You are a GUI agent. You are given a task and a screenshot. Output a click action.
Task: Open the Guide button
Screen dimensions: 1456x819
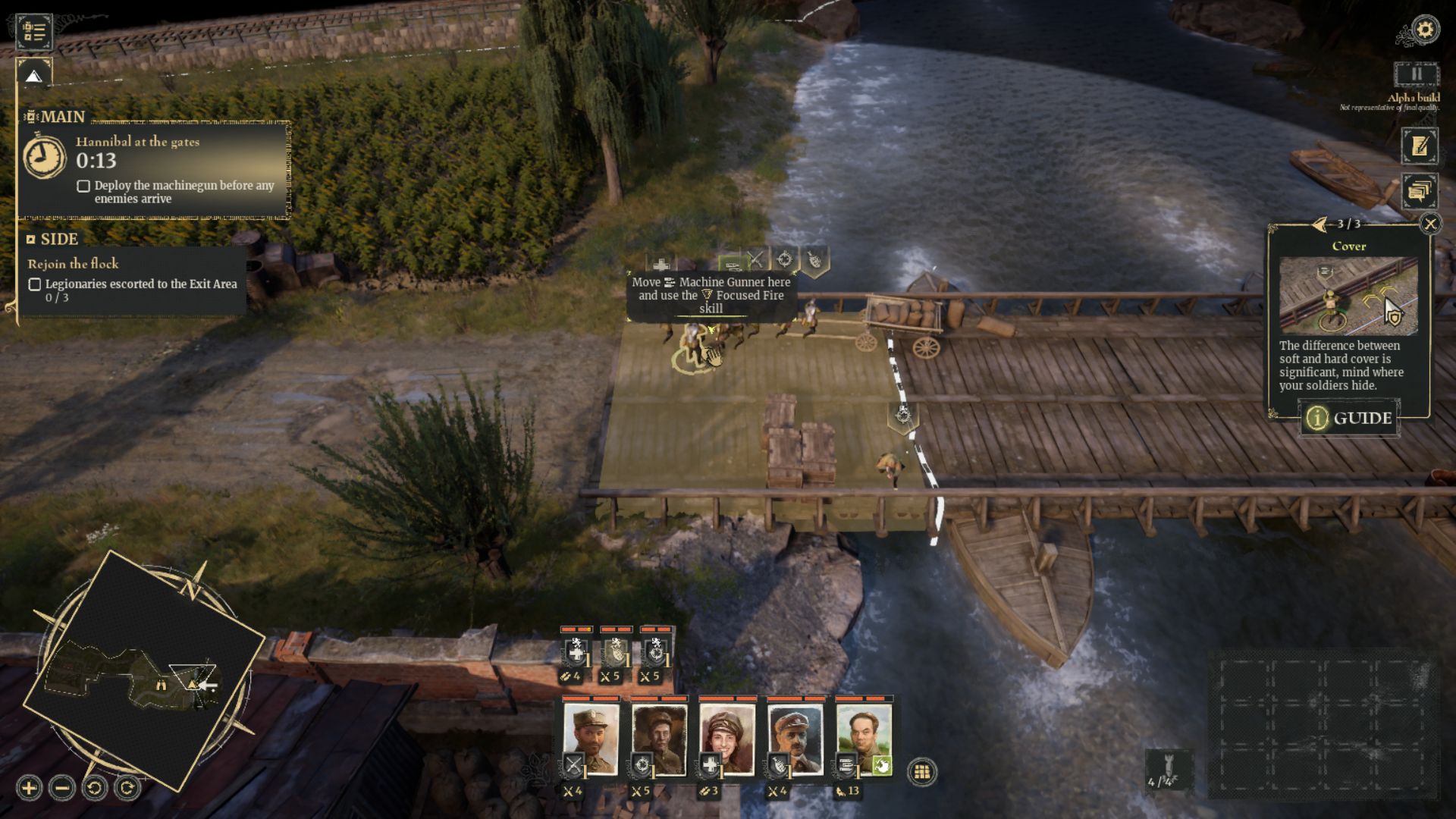pos(1348,418)
